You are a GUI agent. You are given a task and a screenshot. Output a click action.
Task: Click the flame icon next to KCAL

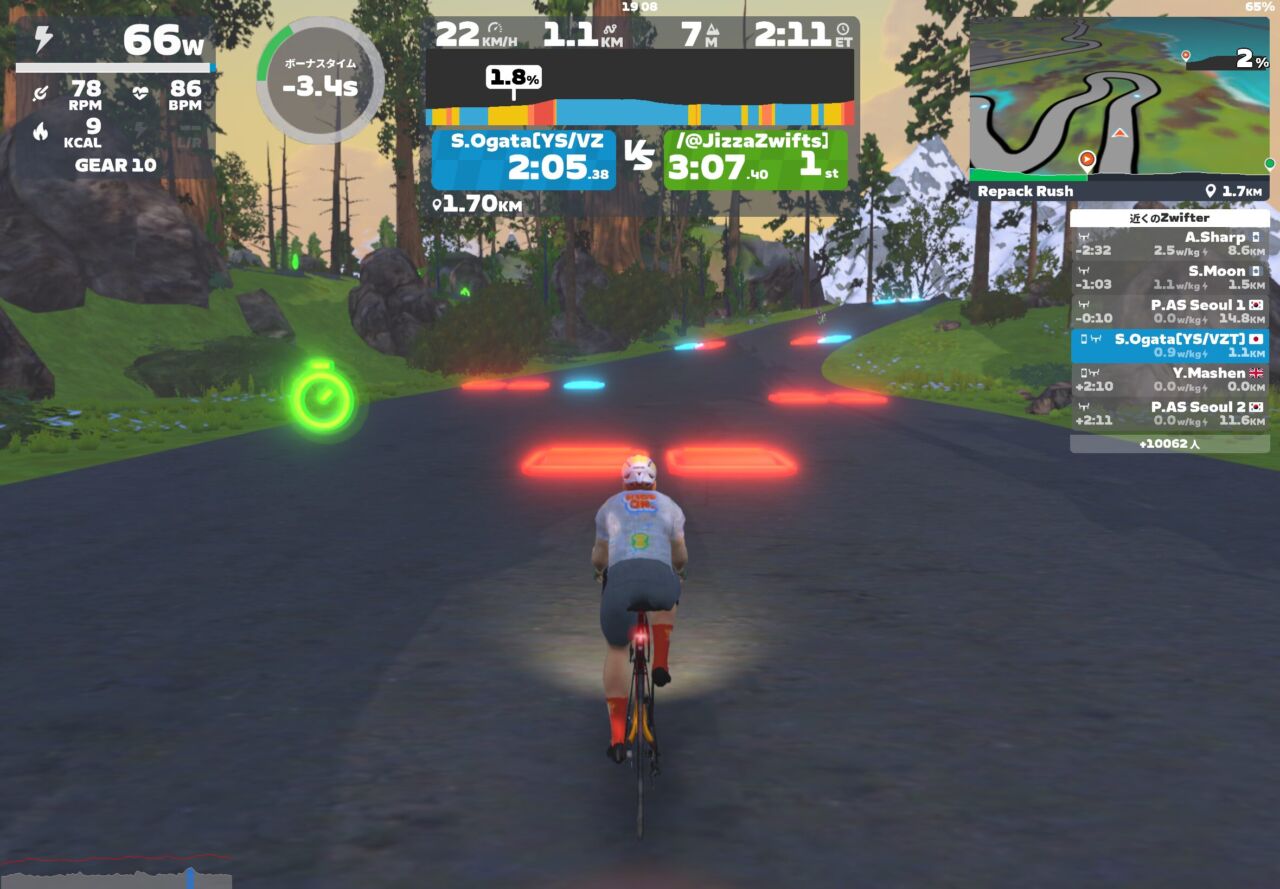coord(40,131)
